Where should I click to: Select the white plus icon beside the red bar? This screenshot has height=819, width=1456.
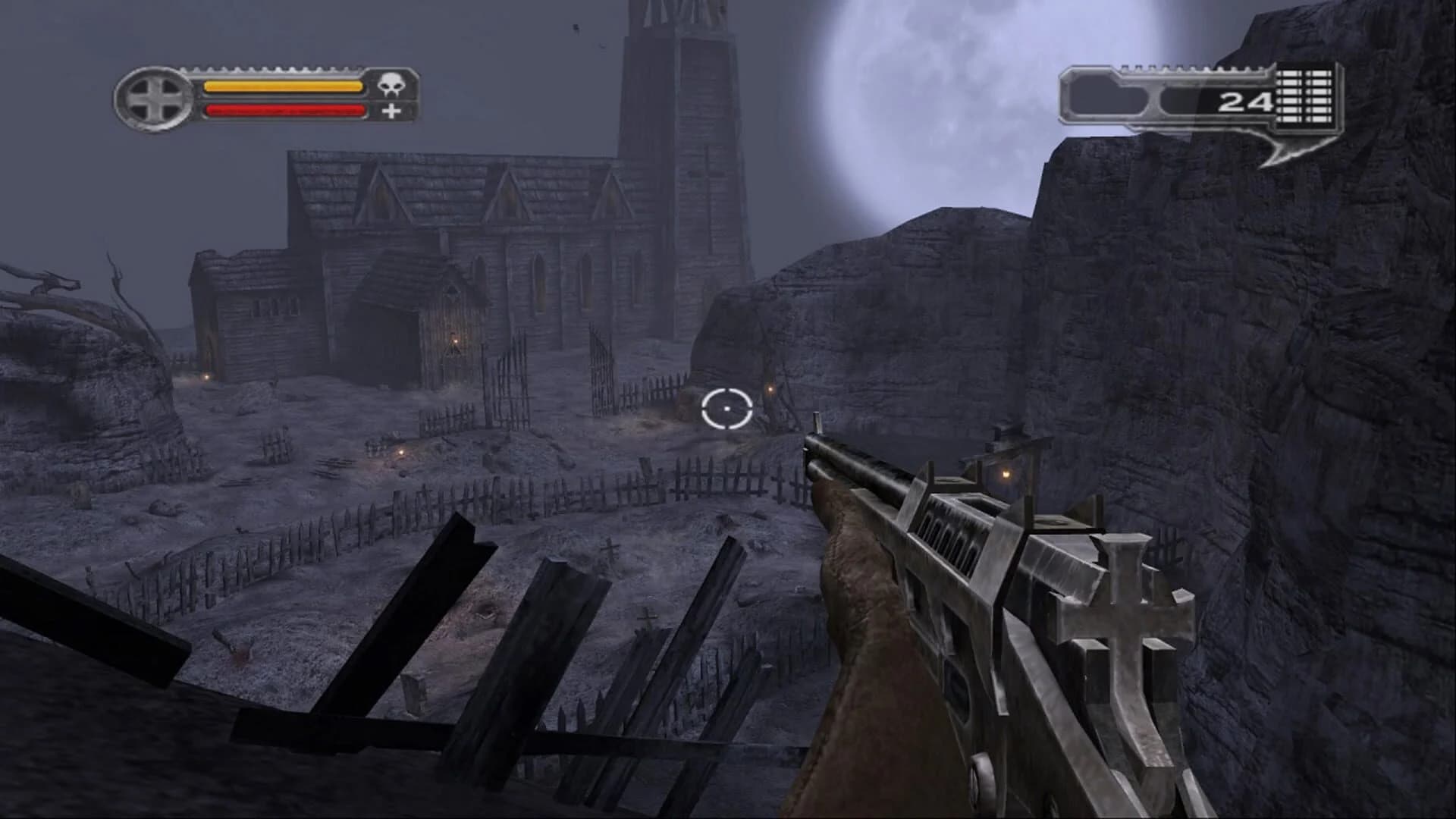click(x=391, y=111)
